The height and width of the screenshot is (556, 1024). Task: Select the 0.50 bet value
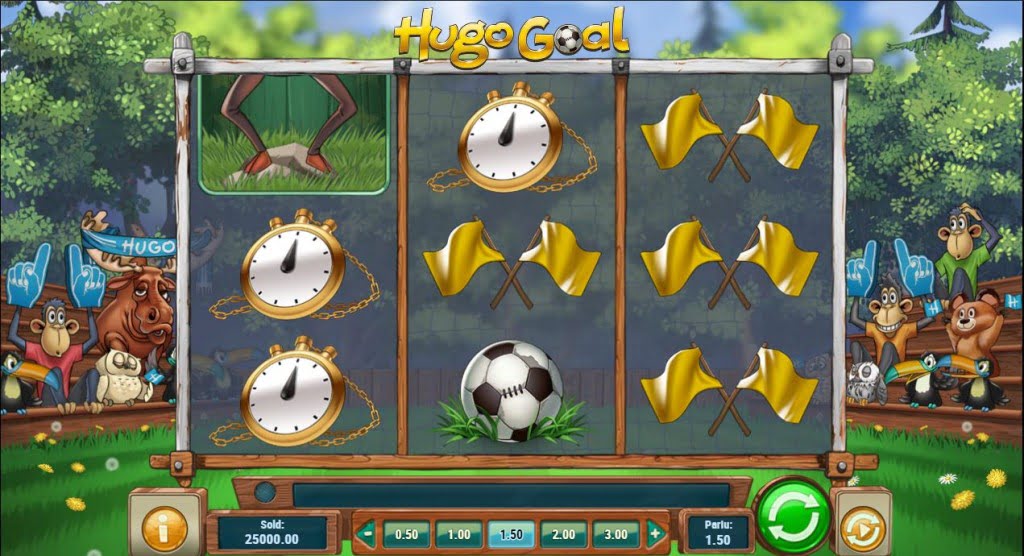click(407, 534)
